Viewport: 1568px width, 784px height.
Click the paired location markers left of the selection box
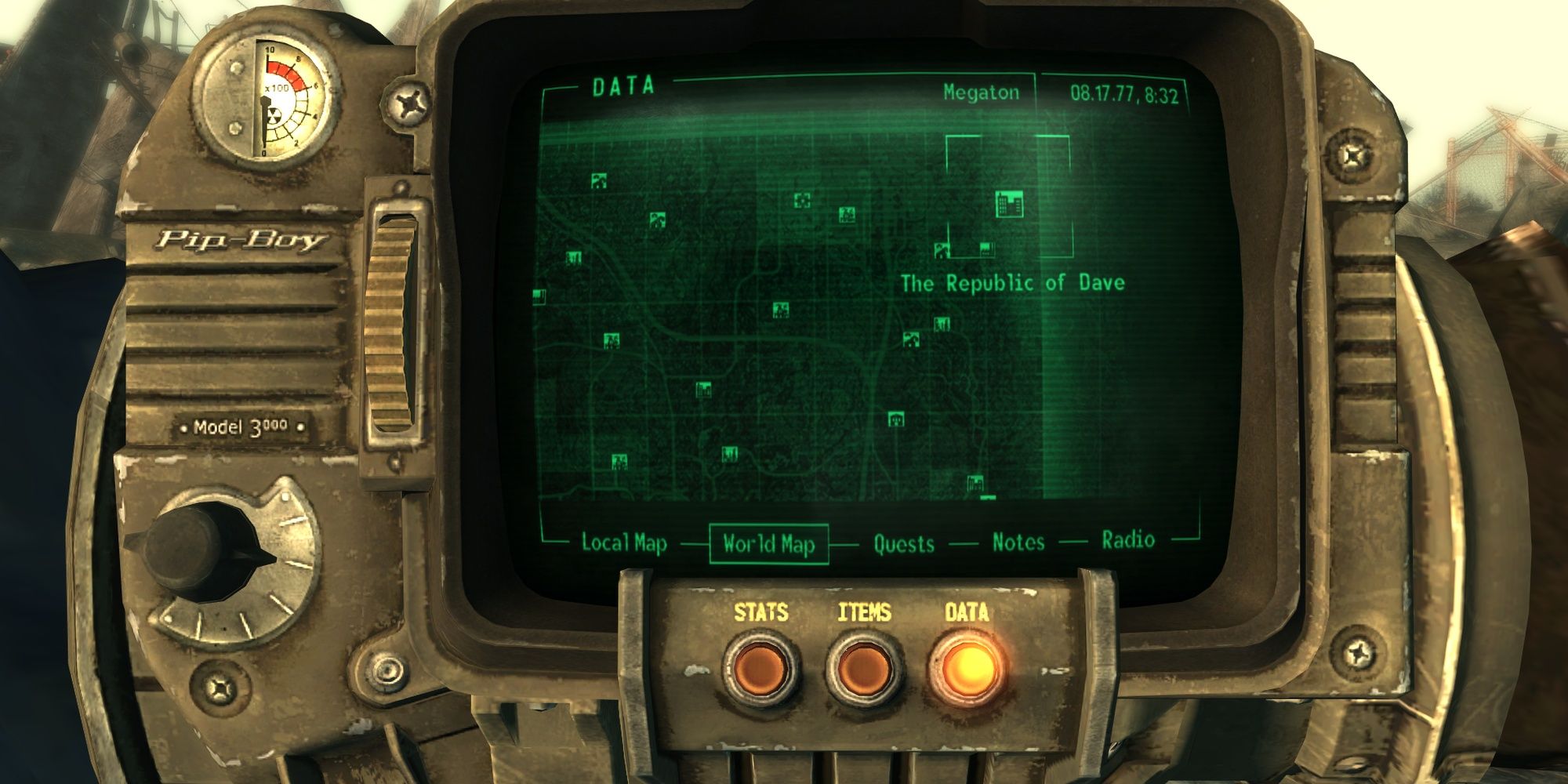coord(963,249)
